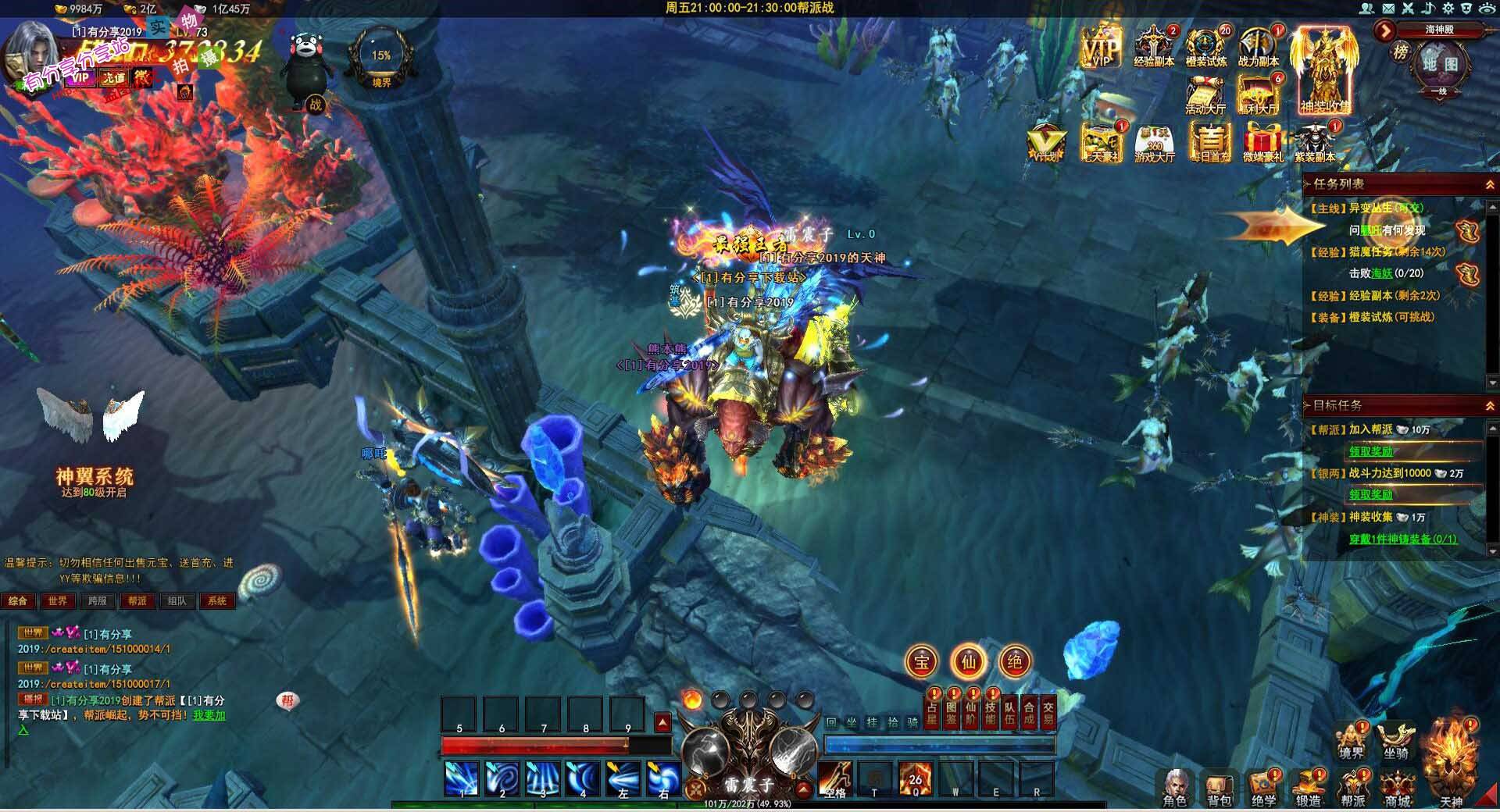Open the 榜 ranking button
Image resolution: width=1500 pixels, height=812 pixels.
pos(1401,52)
